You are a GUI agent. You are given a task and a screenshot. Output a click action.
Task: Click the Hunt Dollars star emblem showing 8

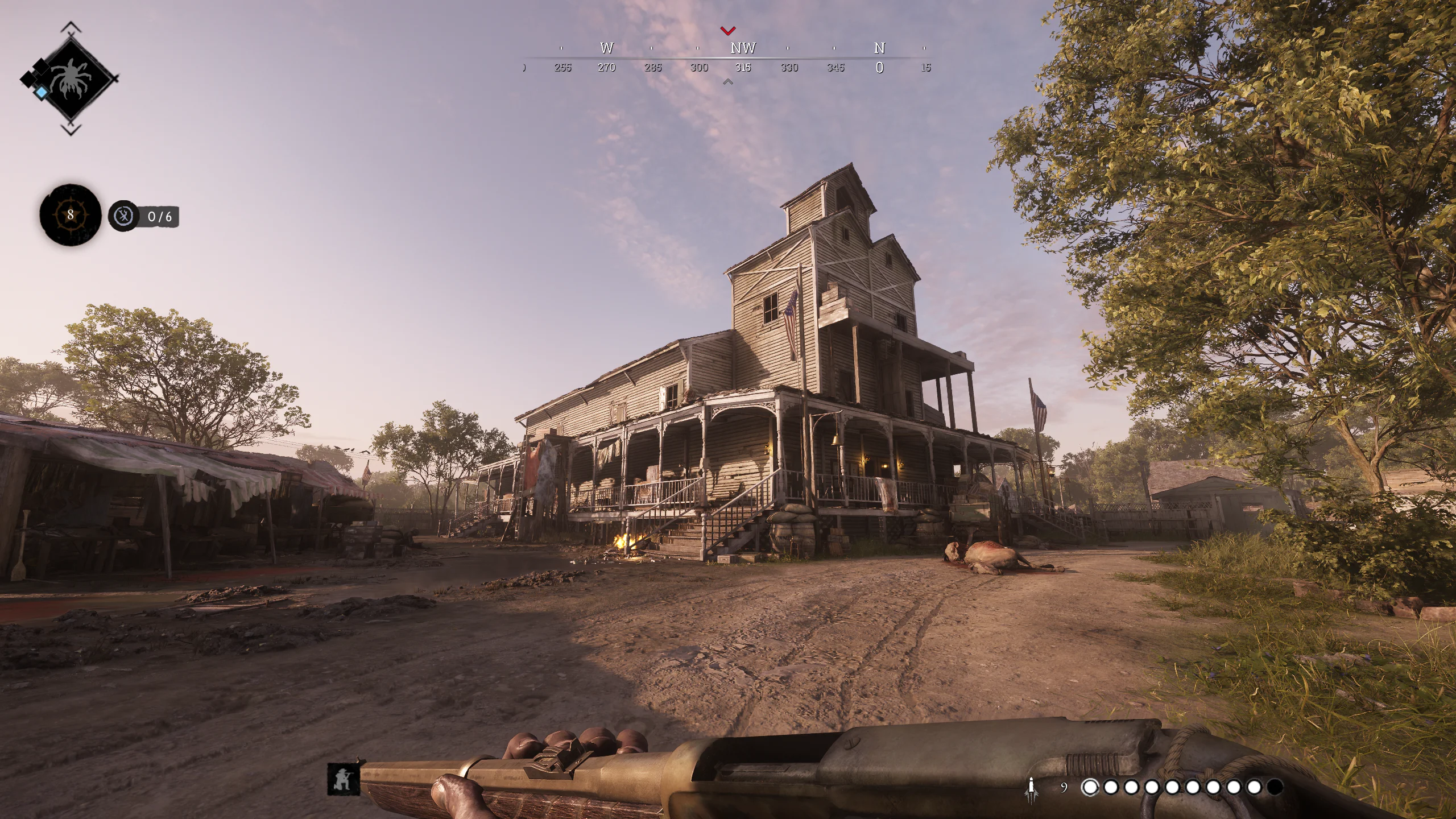70,215
